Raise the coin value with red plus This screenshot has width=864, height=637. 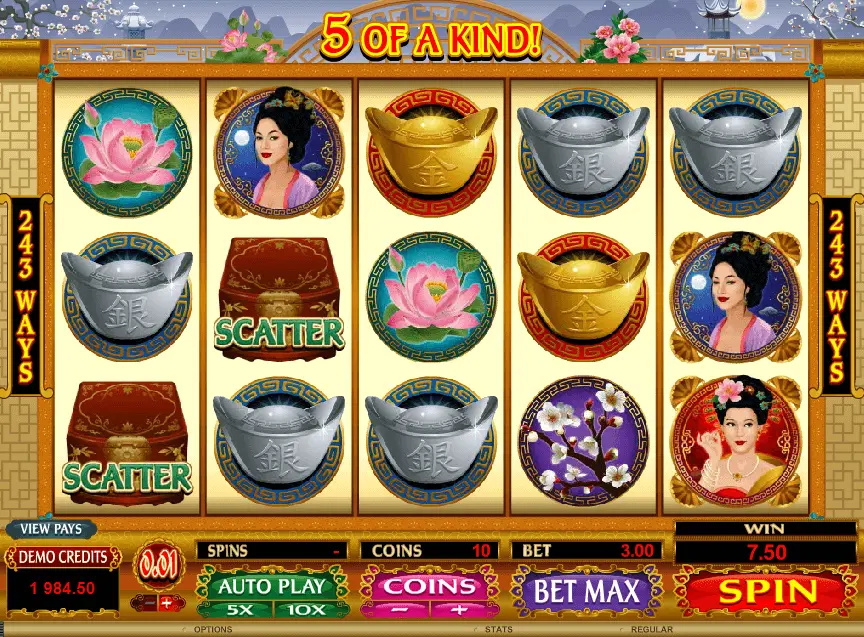166,603
